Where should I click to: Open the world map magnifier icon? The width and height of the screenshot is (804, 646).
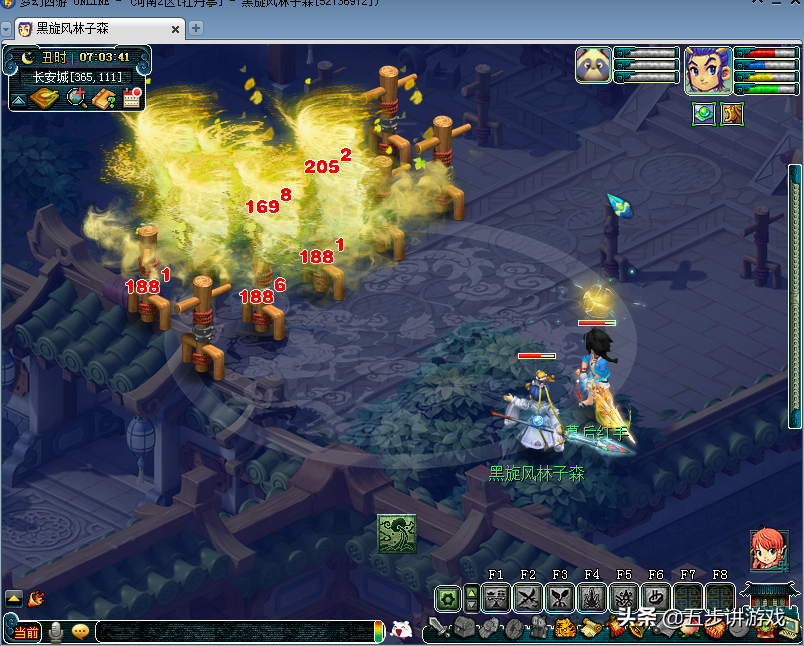(x=76, y=98)
